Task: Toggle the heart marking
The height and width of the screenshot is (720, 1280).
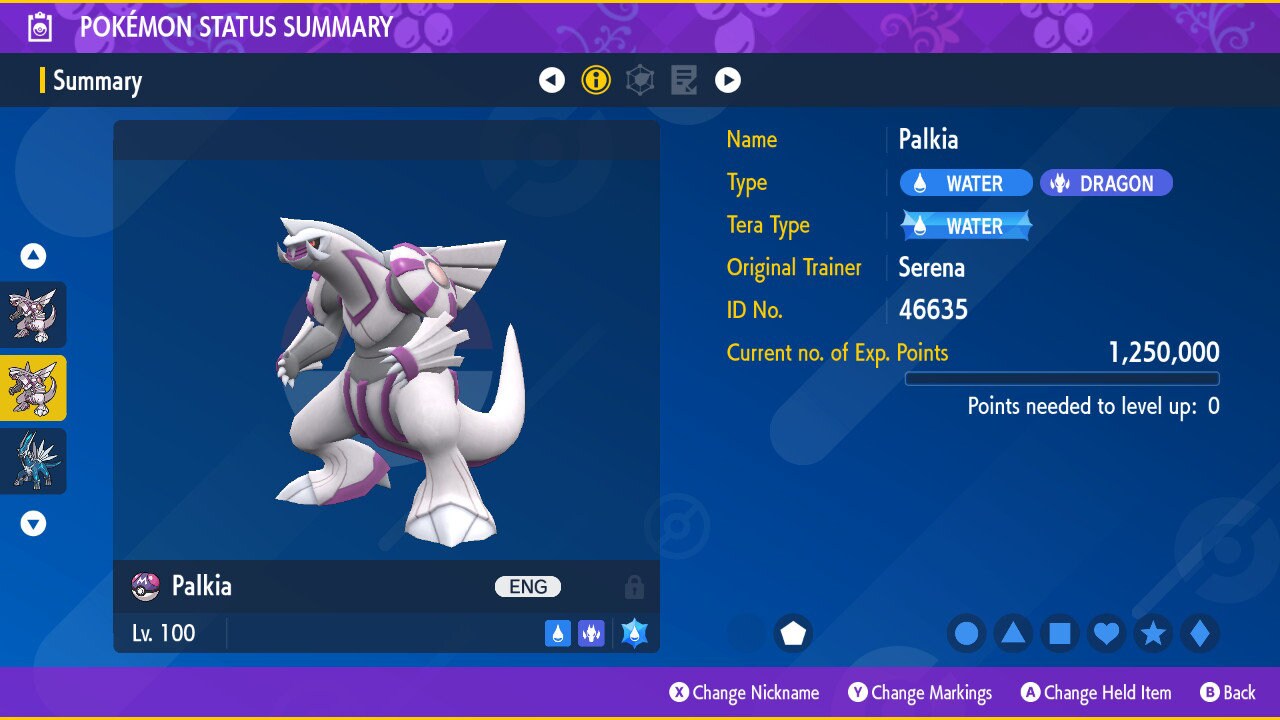Action: 1106,634
